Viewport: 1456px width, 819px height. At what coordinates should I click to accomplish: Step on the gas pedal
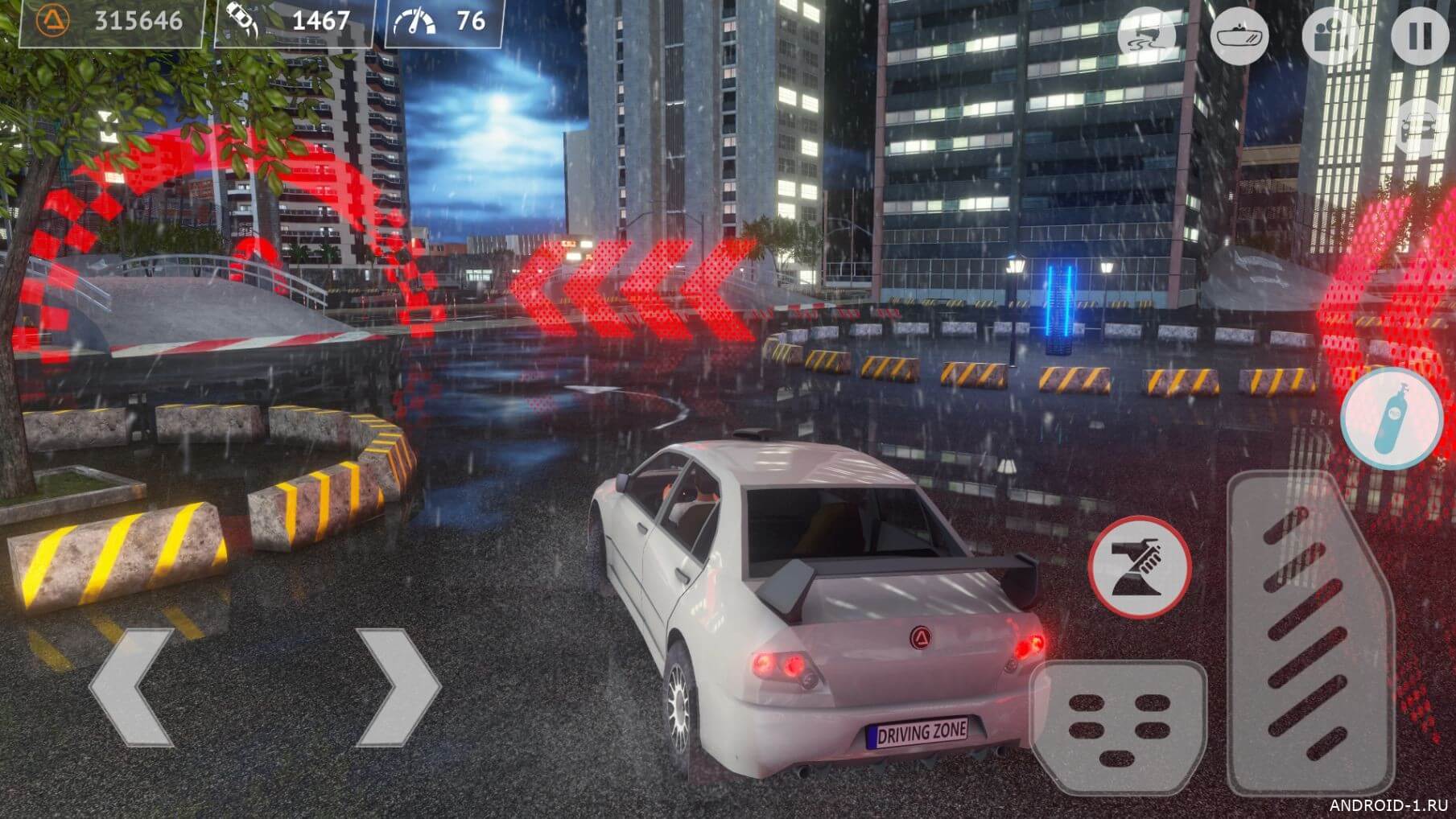1310,636
